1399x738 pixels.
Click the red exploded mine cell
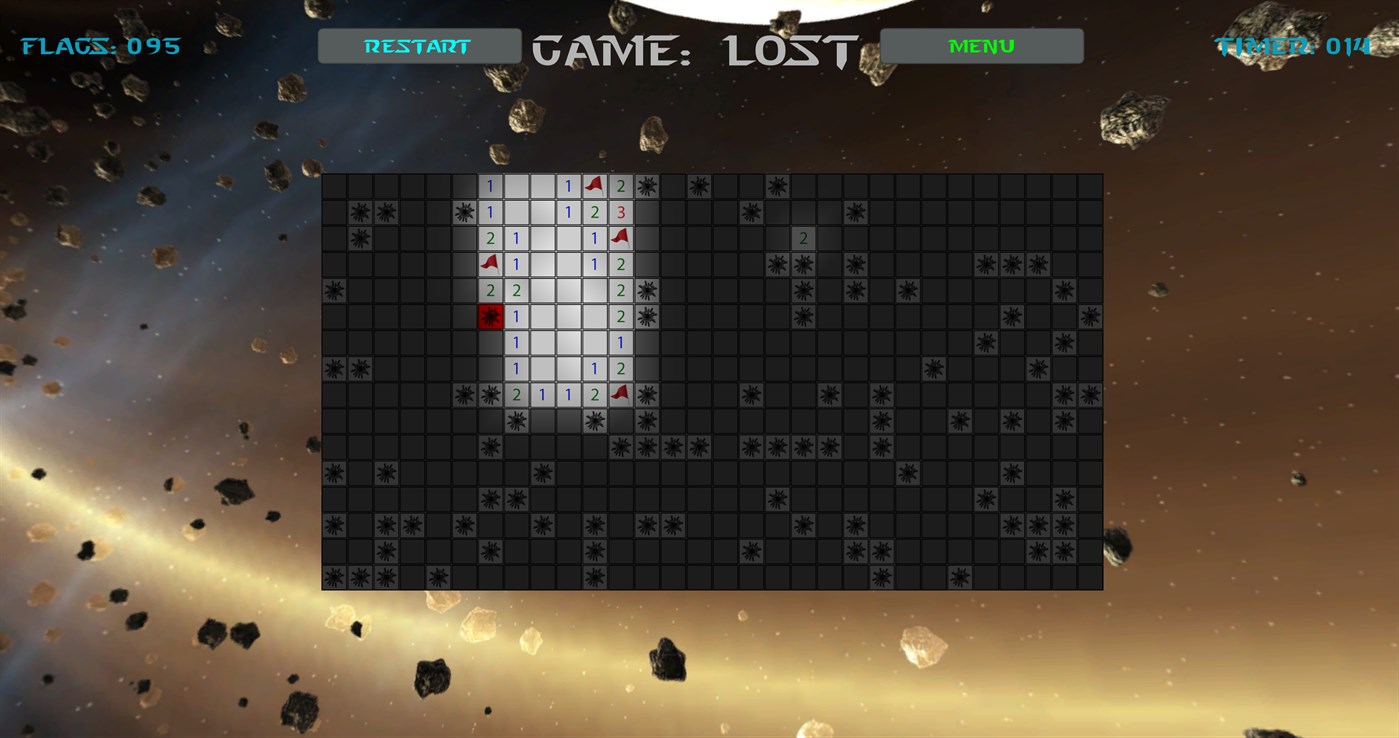(489, 316)
